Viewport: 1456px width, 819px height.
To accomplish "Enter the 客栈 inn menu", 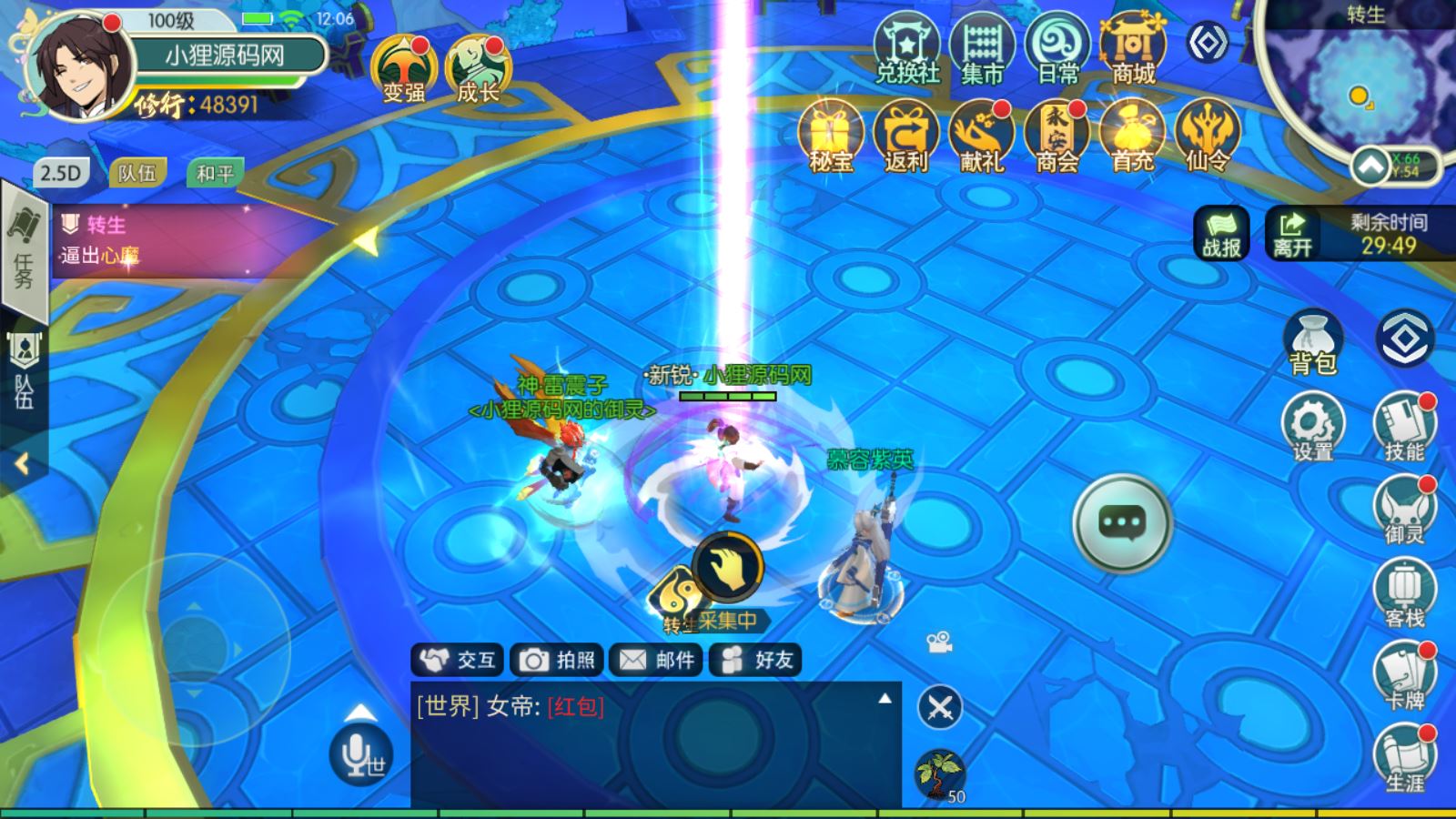I will pyautogui.click(x=1404, y=591).
